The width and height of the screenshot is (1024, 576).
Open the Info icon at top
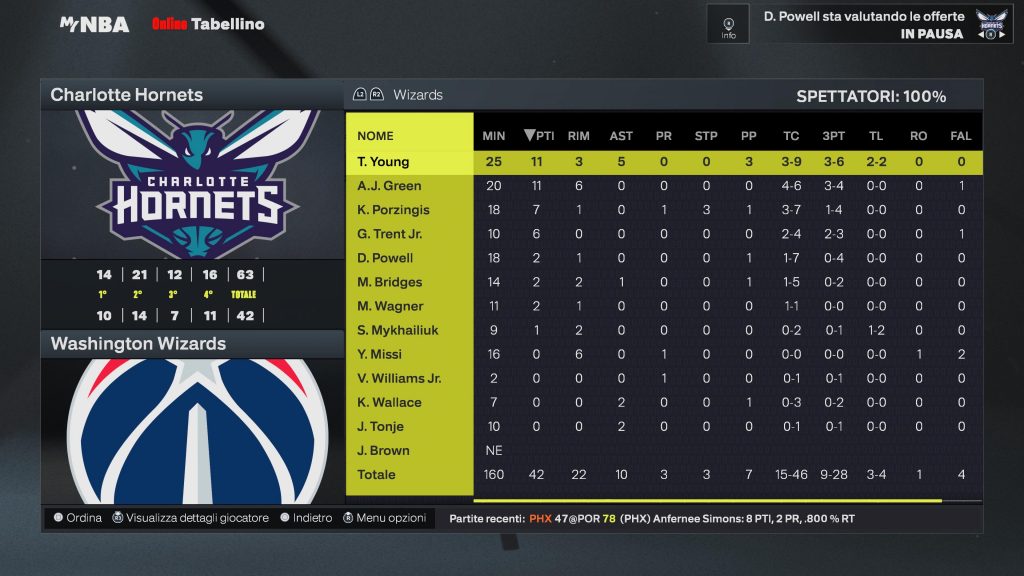click(x=728, y=24)
